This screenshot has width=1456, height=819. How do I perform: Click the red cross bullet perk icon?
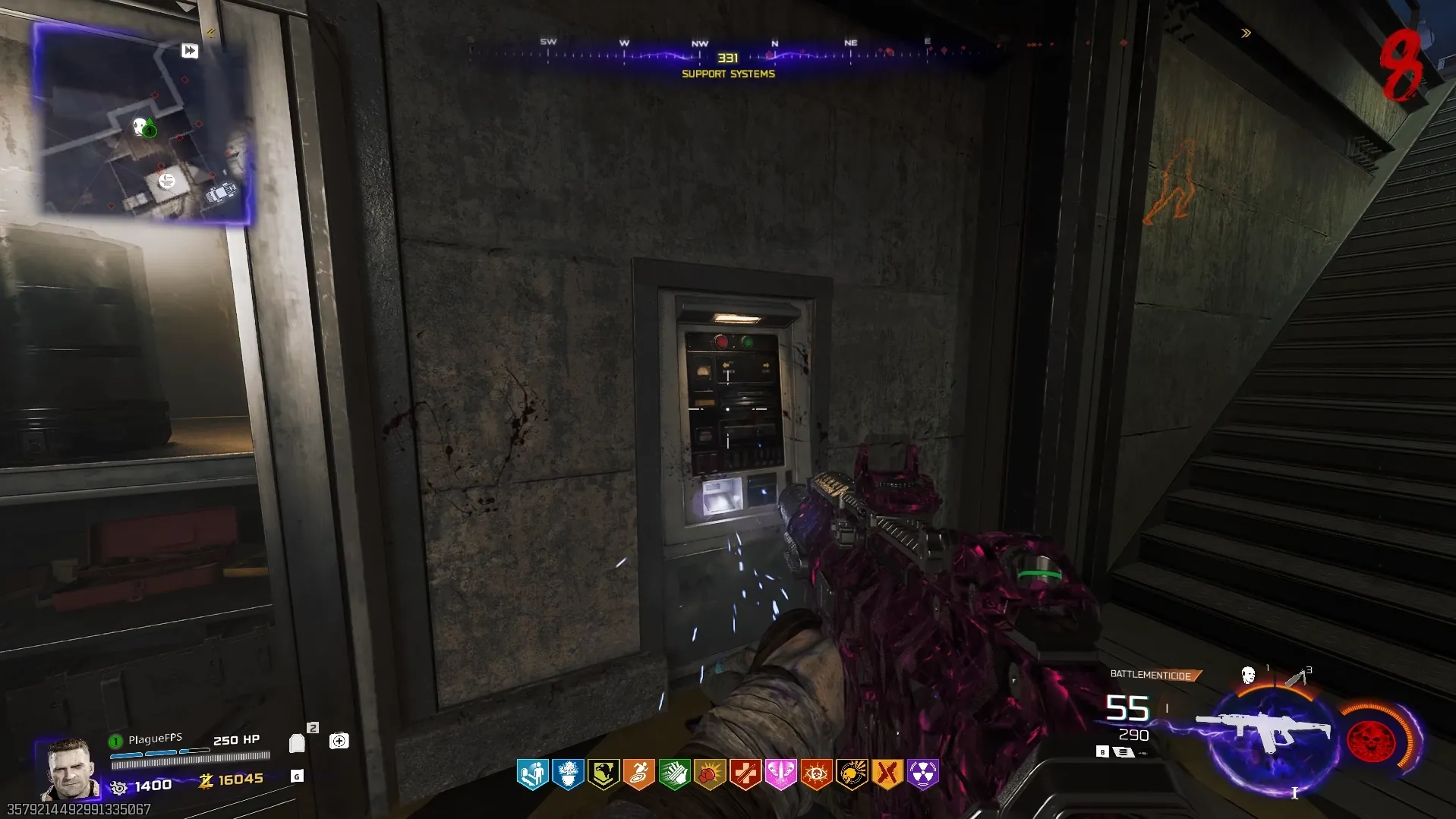(745, 774)
